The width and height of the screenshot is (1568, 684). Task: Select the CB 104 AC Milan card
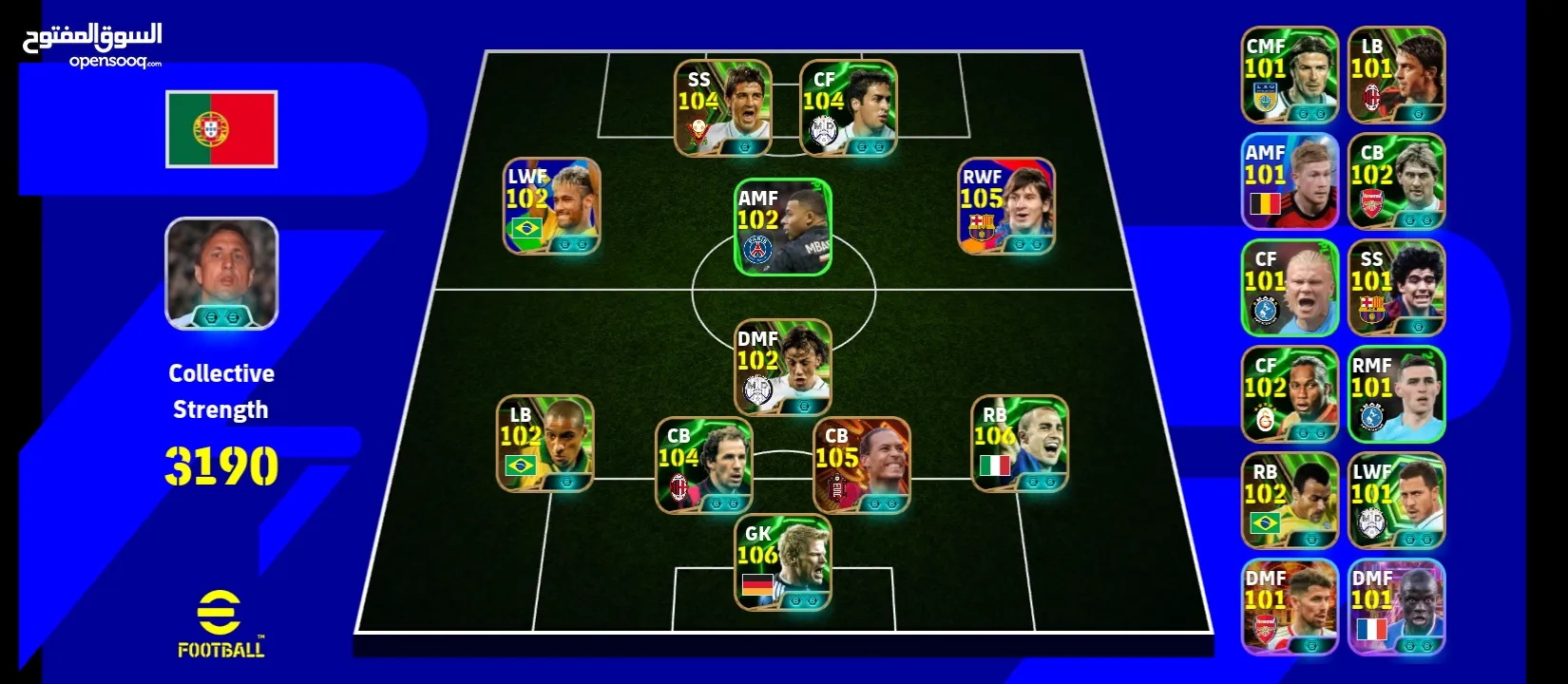tap(704, 465)
